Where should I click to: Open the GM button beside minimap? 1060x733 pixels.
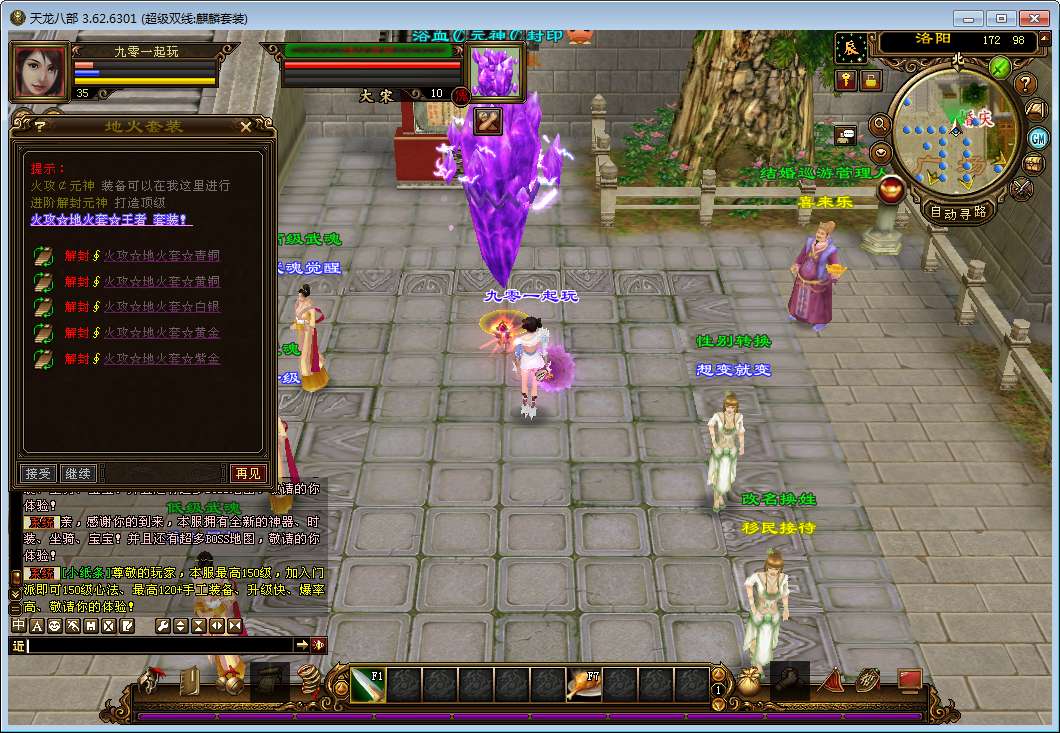(x=1038, y=138)
